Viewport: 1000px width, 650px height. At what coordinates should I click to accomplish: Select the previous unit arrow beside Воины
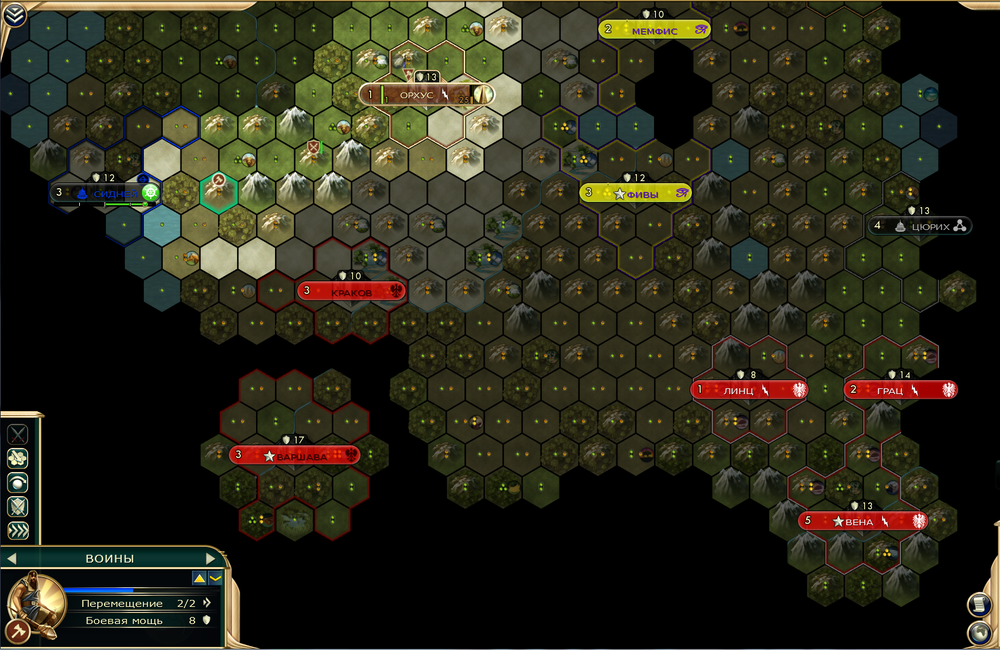click(12, 558)
